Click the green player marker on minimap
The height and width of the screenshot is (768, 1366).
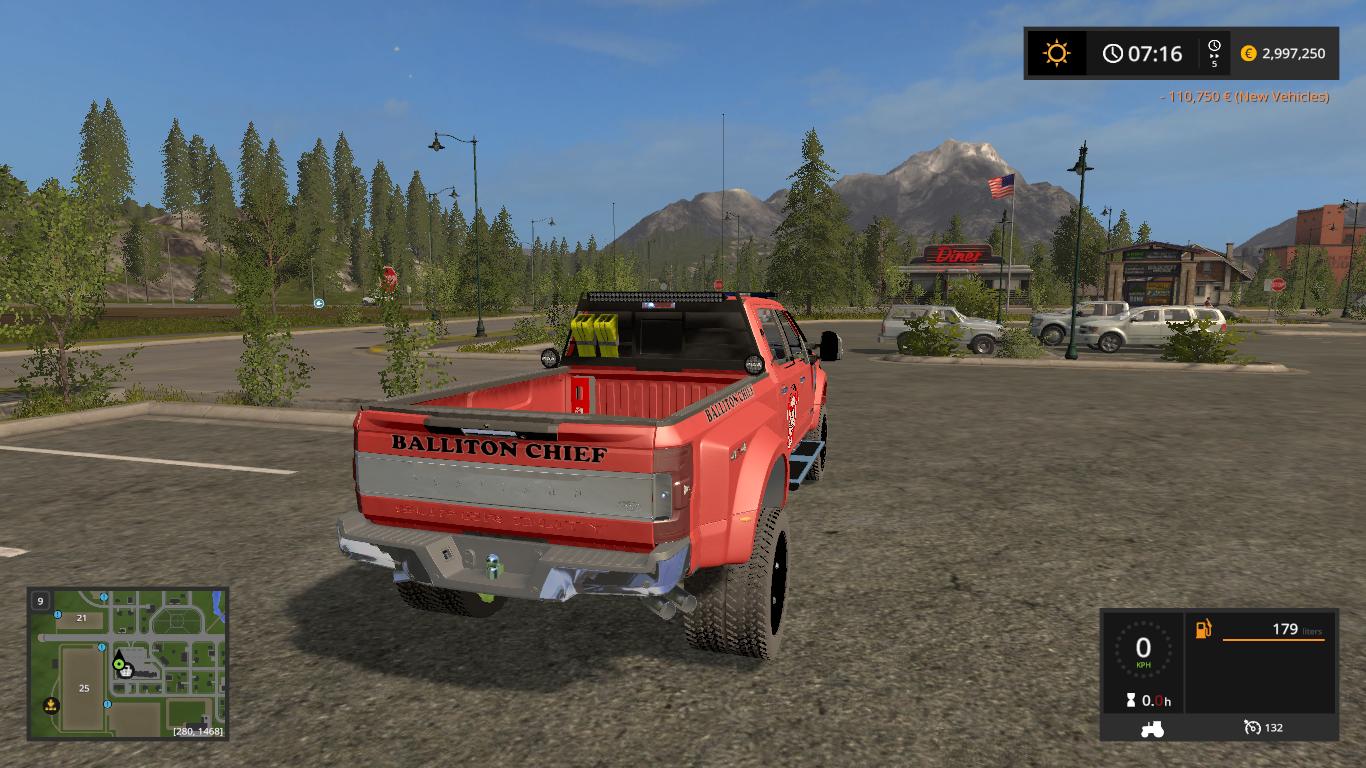pos(119,662)
